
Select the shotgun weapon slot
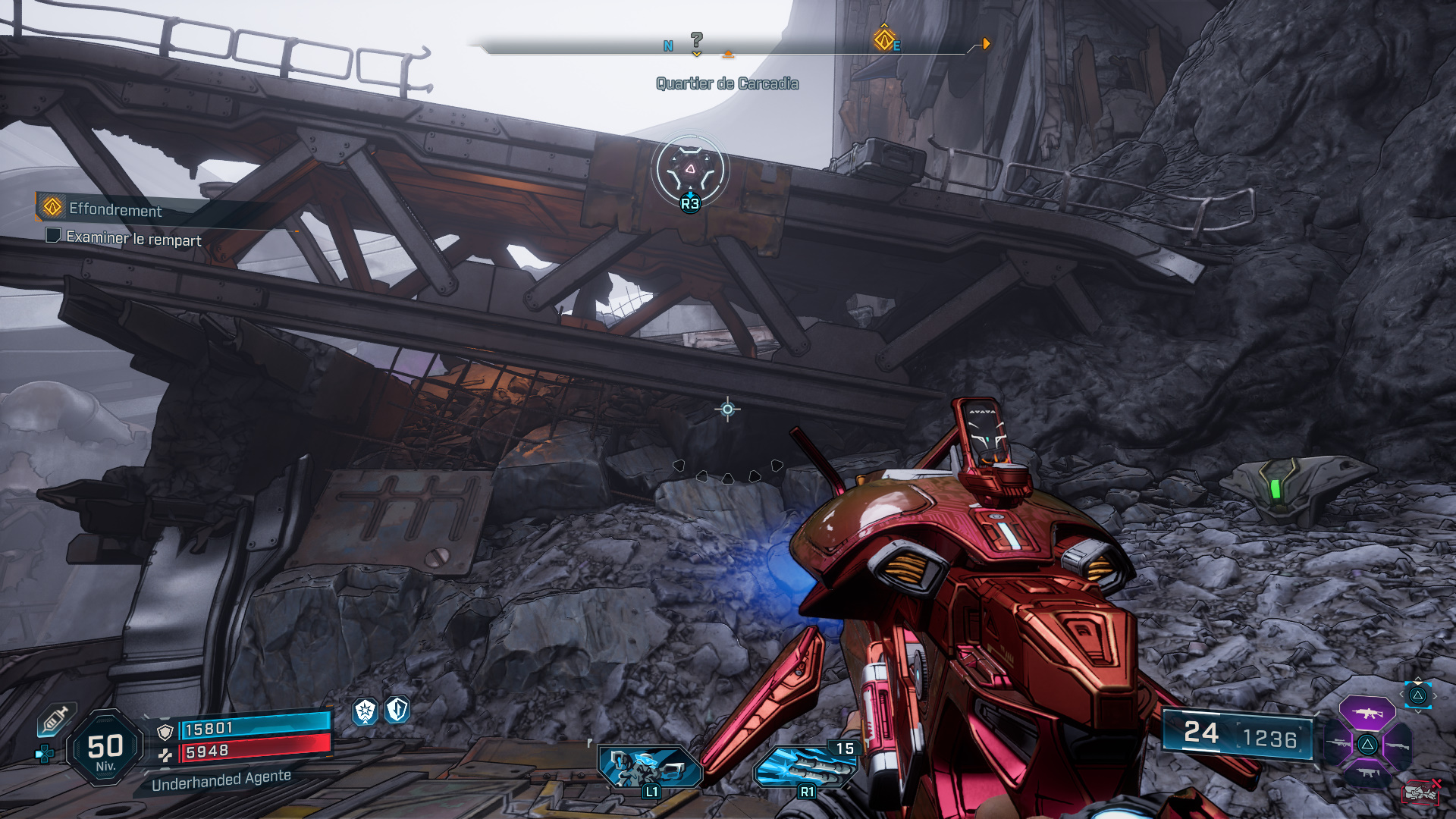pyautogui.click(x=1398, y=744)
